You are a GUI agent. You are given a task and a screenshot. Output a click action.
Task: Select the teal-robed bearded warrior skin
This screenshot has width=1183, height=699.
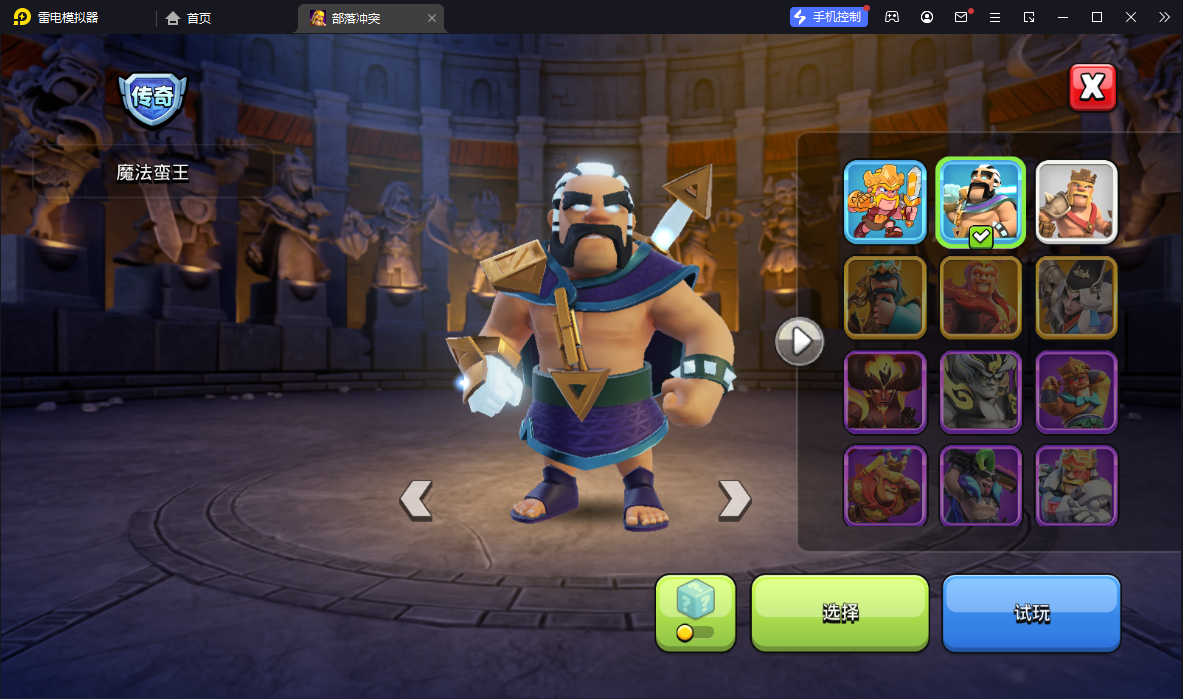point(885,297)
